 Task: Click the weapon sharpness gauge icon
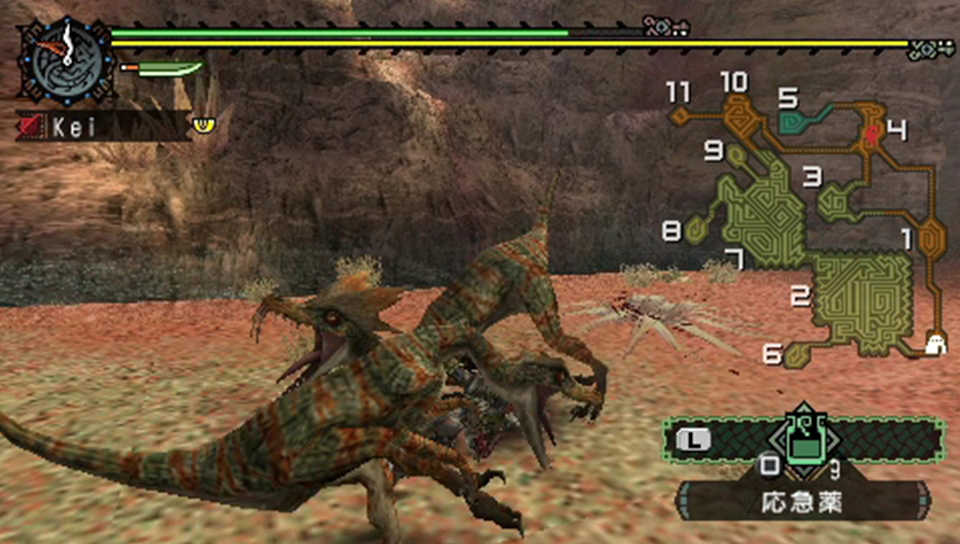161,70
